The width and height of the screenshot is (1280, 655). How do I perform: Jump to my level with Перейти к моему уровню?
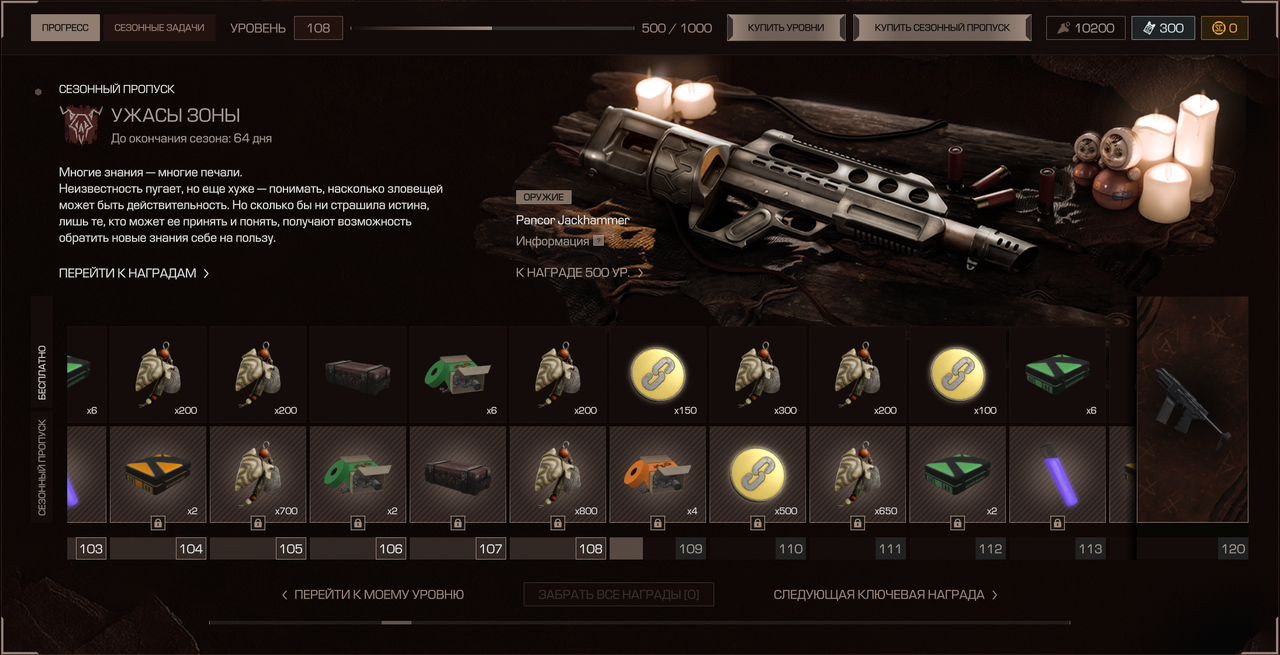(372, 595)
